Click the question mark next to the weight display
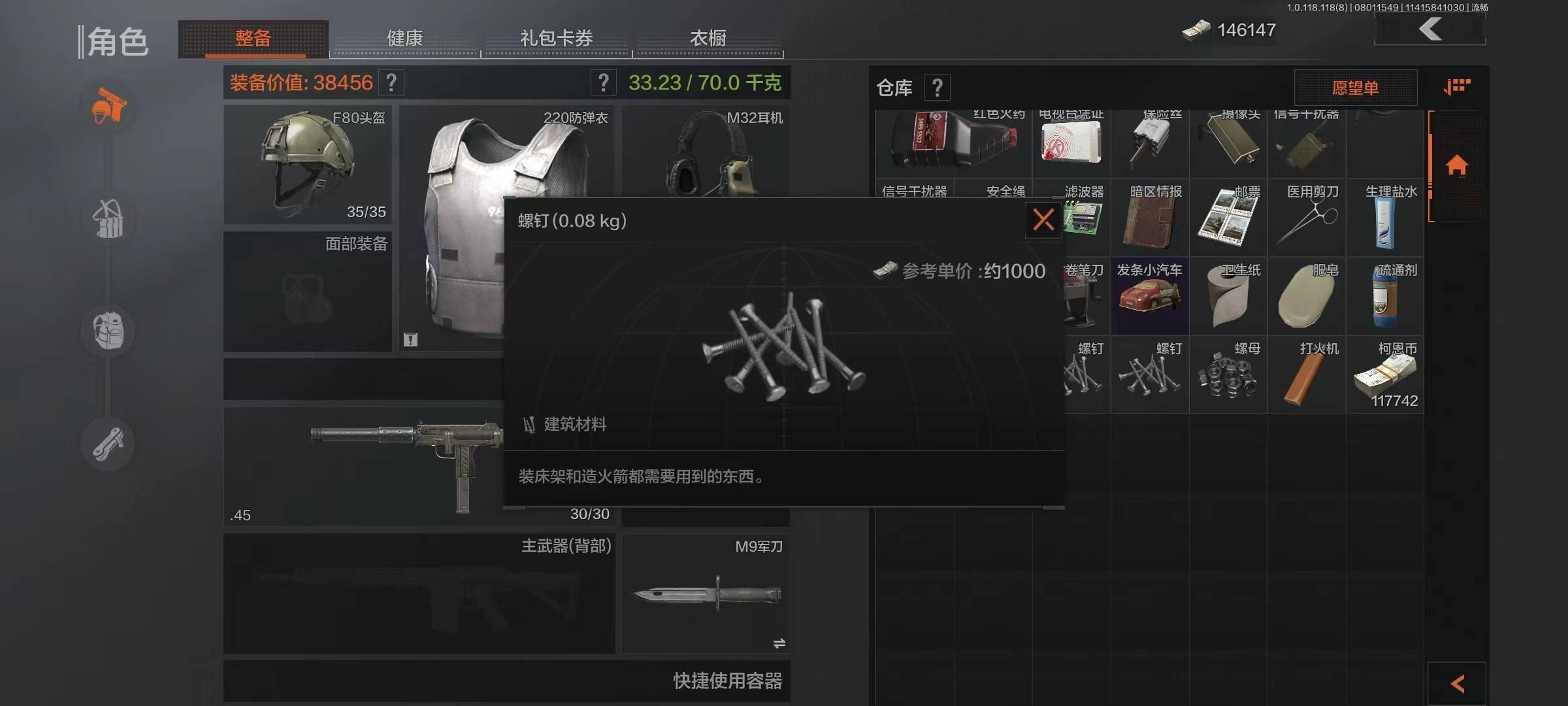The width and height of the screenshot is (1568, 706). click(602, 82)
